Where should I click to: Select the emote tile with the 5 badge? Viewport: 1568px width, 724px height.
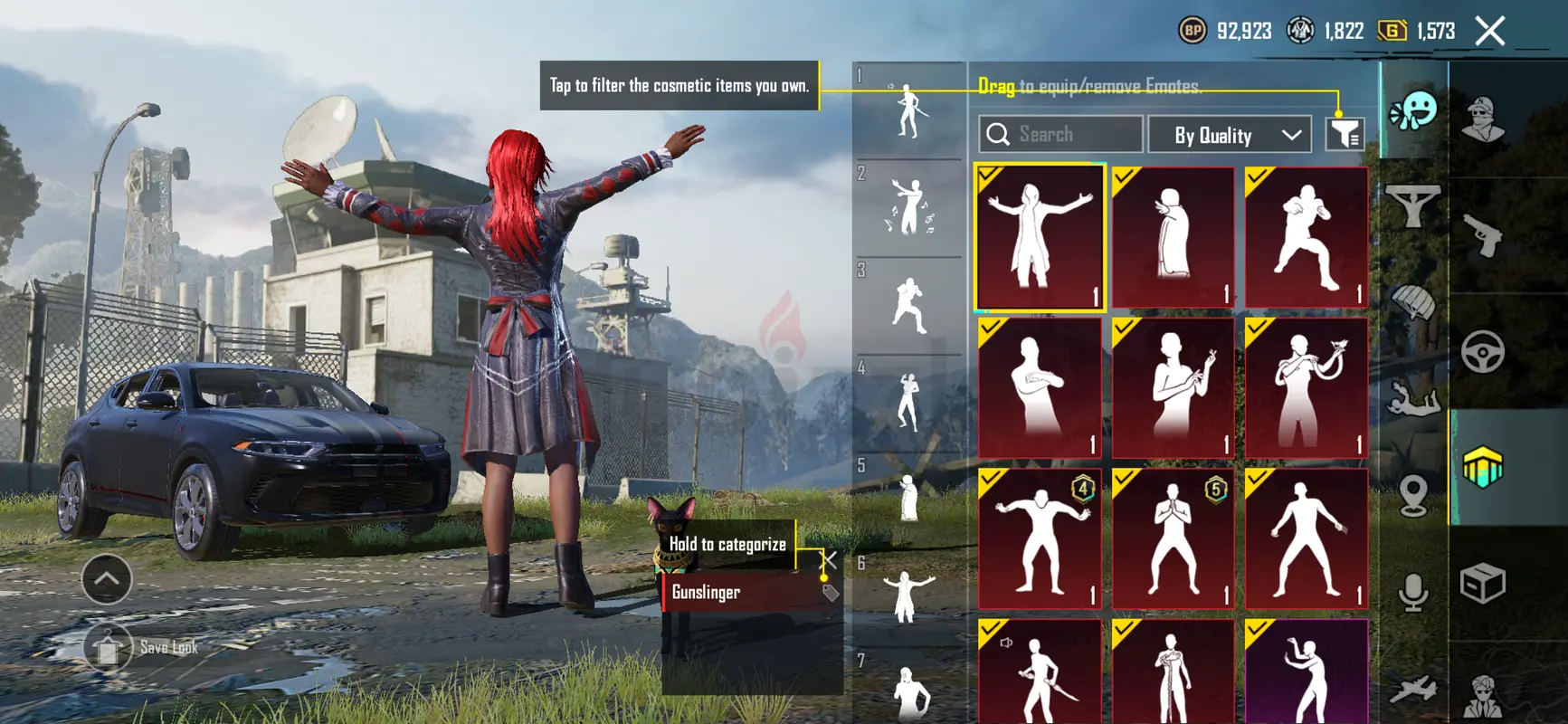(x=1173, y=538)
